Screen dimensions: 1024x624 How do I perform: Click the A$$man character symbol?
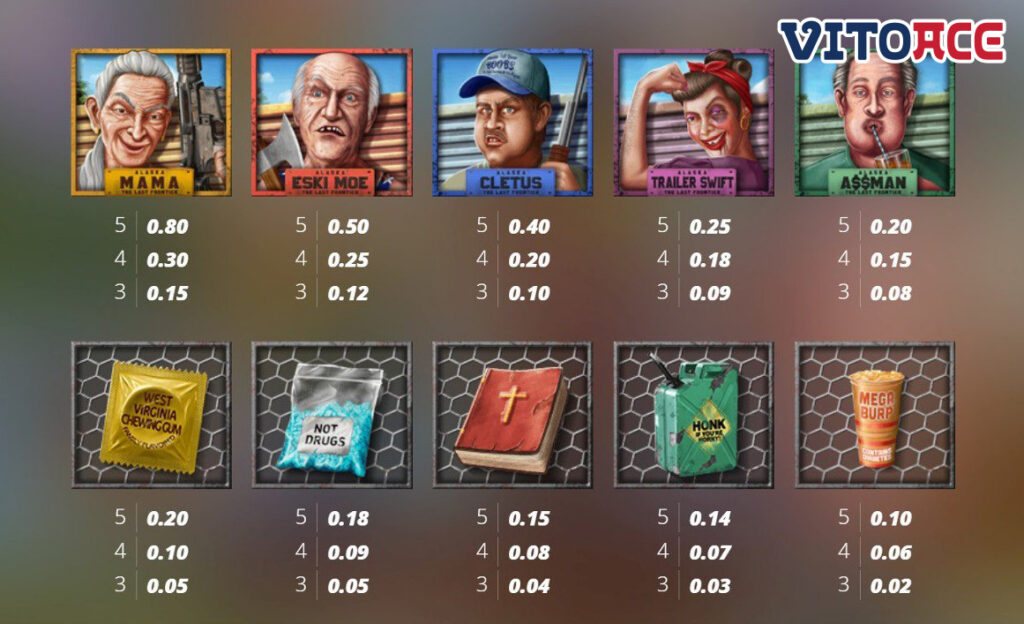[x=874, y=122]
